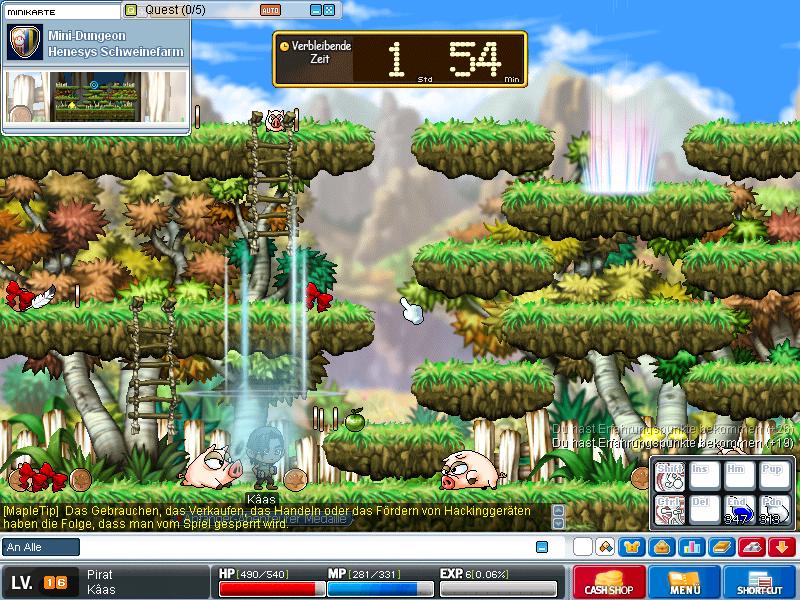Viewport: 800px width, 600px height.
Task: Toggle the Quest AUTO button
Action: (x=270, y=10)
